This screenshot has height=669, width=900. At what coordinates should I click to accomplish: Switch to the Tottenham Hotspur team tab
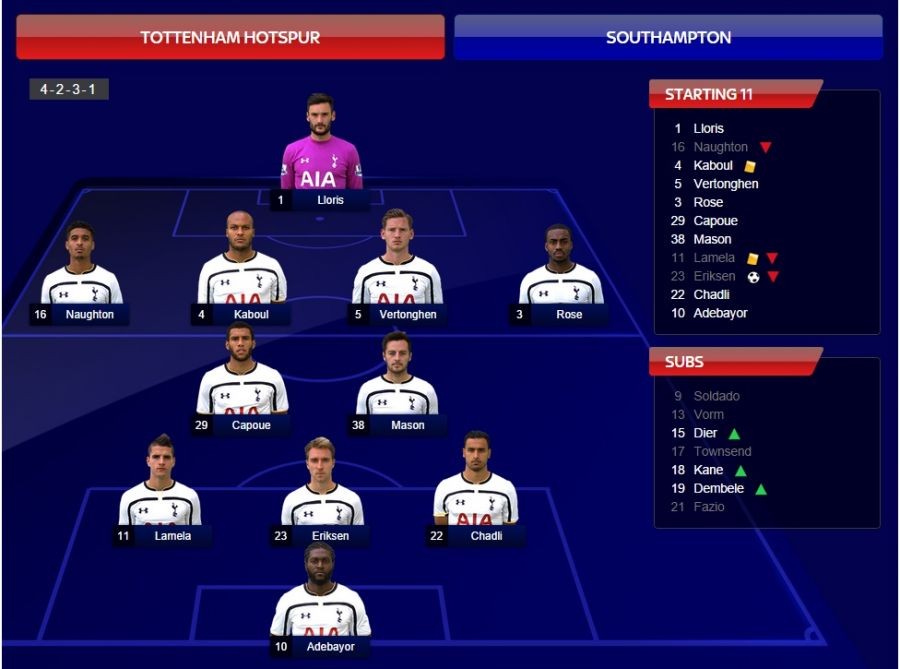point(230,37)
